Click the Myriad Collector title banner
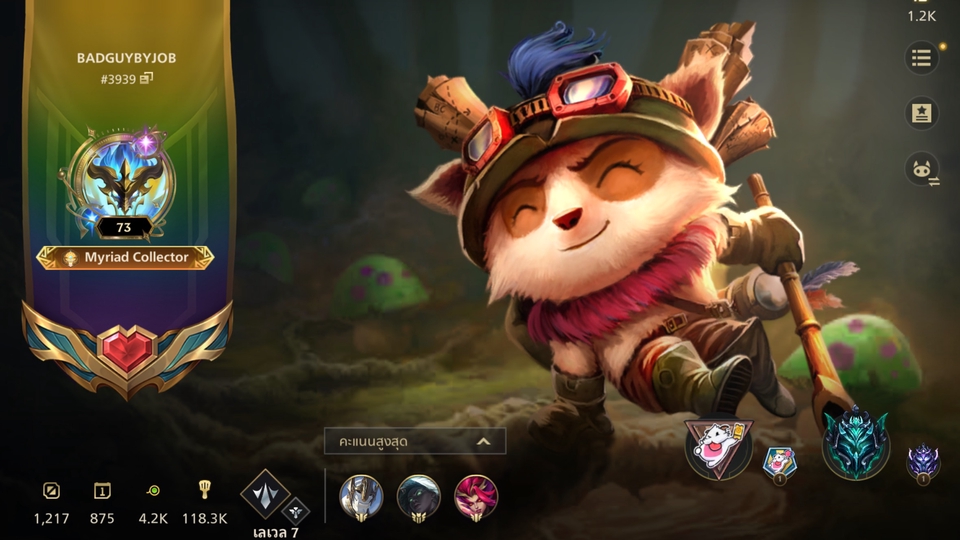The width and height of the screenshot is (960, 540). pyautogui.click(x=125, y=257)
